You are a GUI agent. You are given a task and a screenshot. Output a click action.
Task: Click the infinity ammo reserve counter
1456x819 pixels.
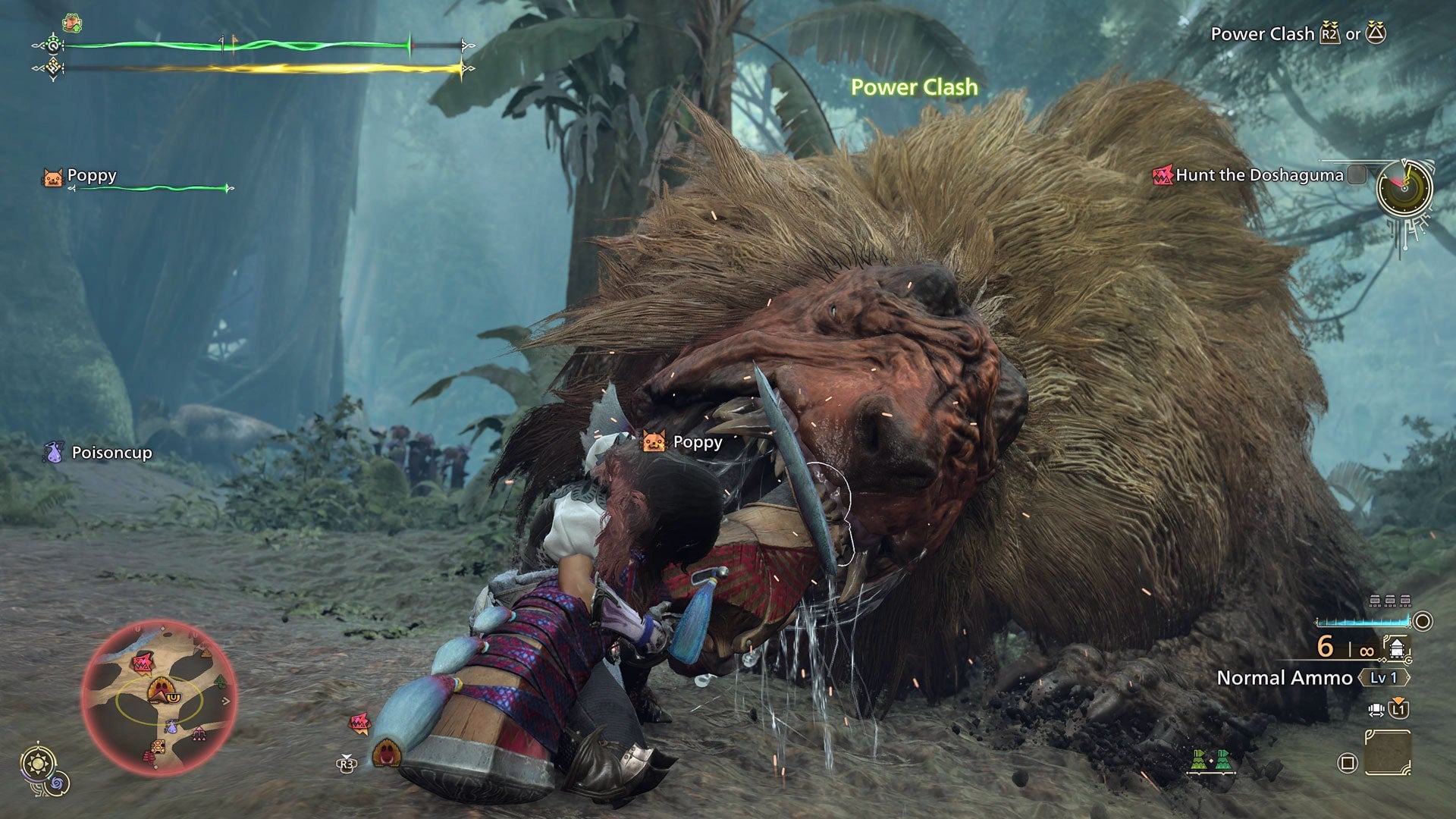pos(1367,651)
